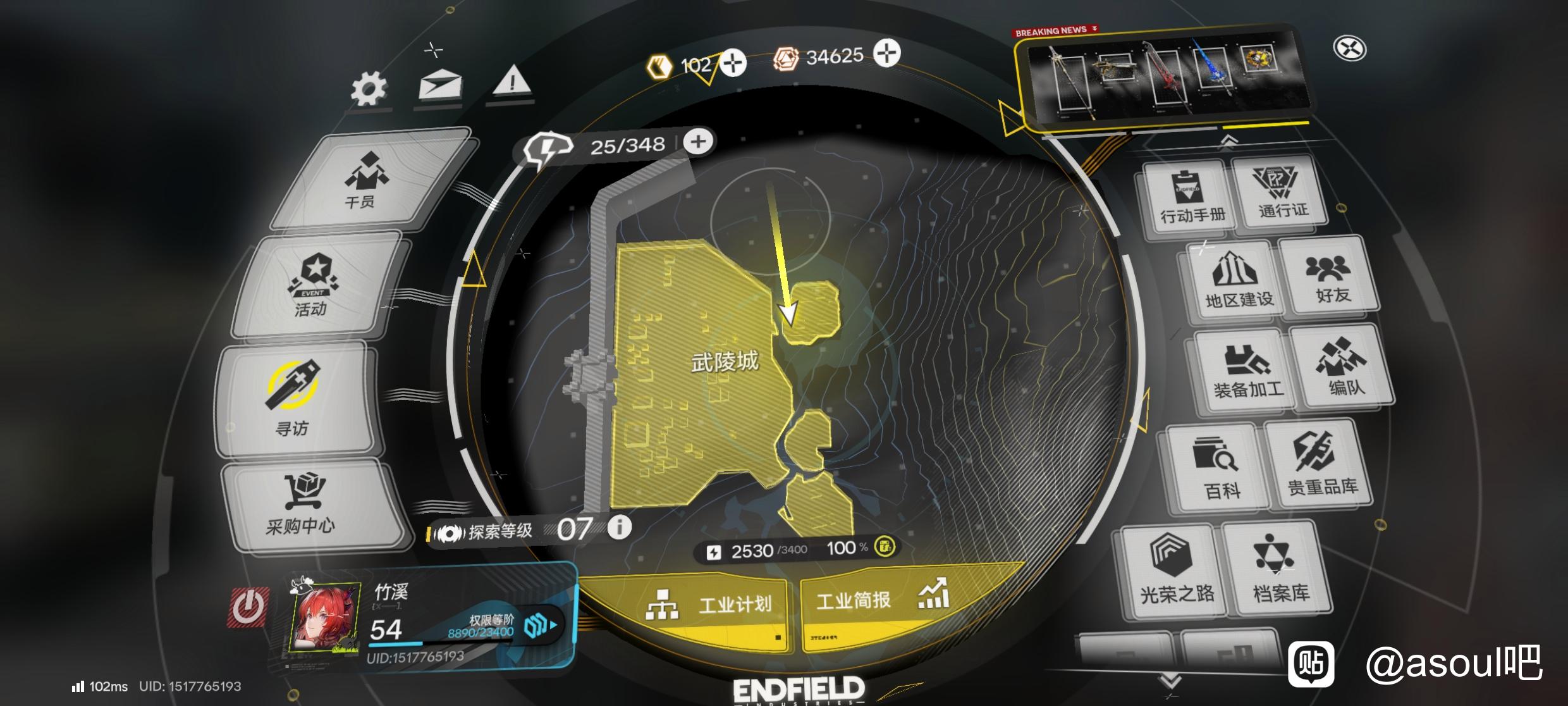Open 地区建设 regional development
Image resolution: width=1568 pixels, height=706 pixels.
[1237, 280]
